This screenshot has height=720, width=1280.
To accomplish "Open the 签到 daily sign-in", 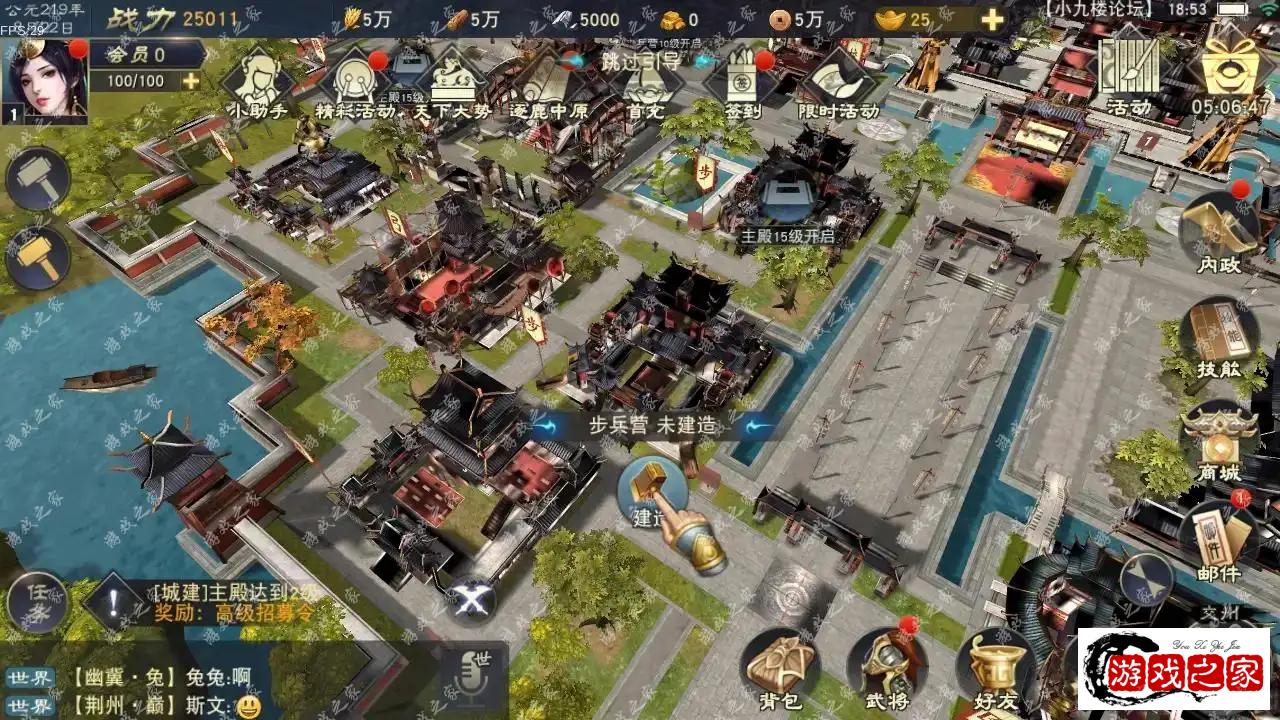I will pos(743,80).
